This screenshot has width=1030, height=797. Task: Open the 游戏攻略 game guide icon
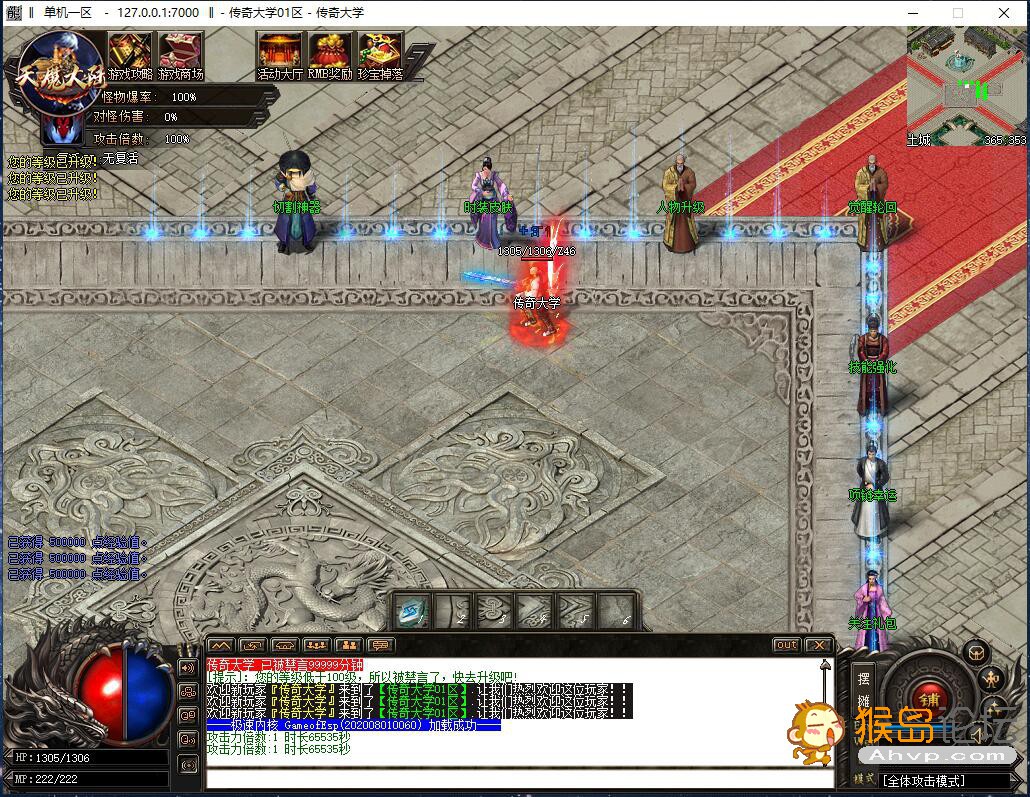129,54
